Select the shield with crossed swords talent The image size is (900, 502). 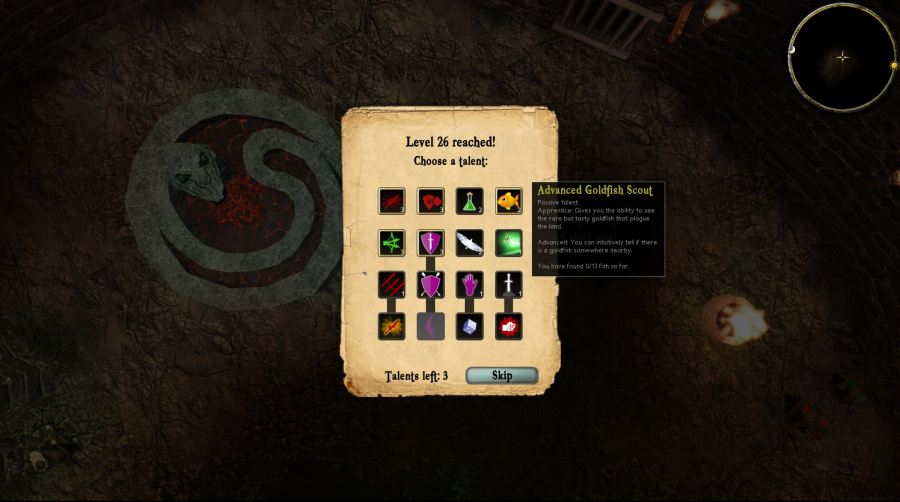click(x=431, y=285)
